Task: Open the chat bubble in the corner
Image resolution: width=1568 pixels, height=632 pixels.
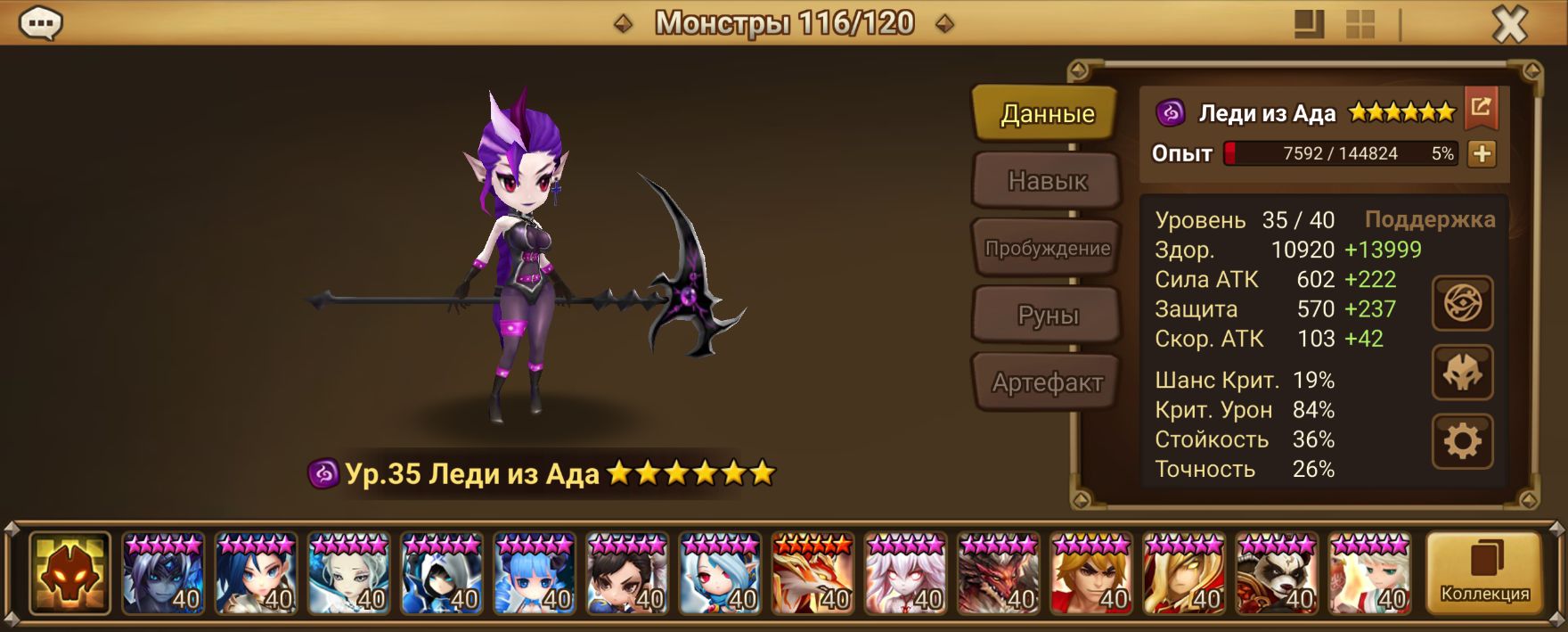Action: [40, 24]
